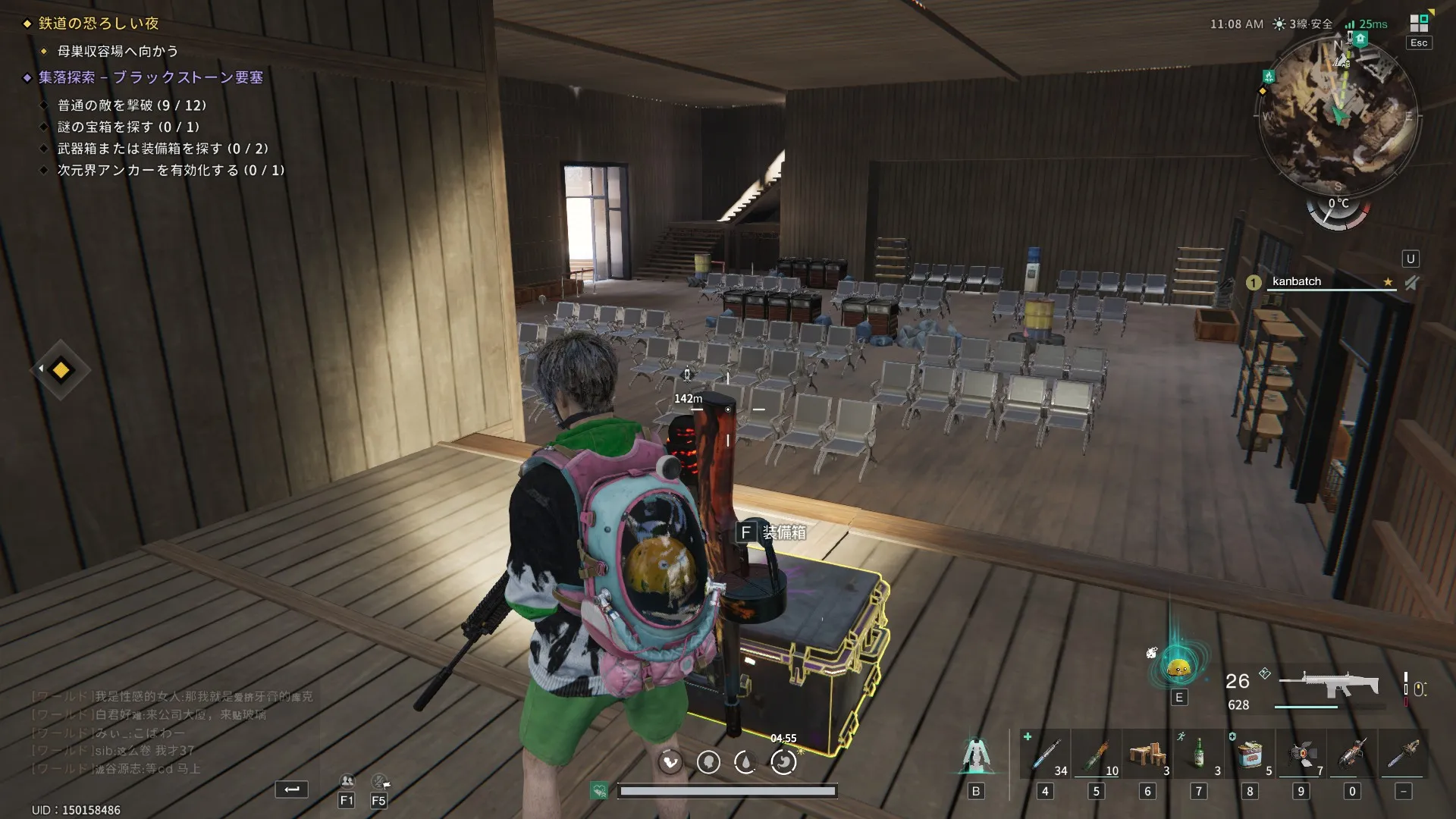Select the equipped assault rifle icon
This screenshot has height=819, width=1456.
[1329, 685]
